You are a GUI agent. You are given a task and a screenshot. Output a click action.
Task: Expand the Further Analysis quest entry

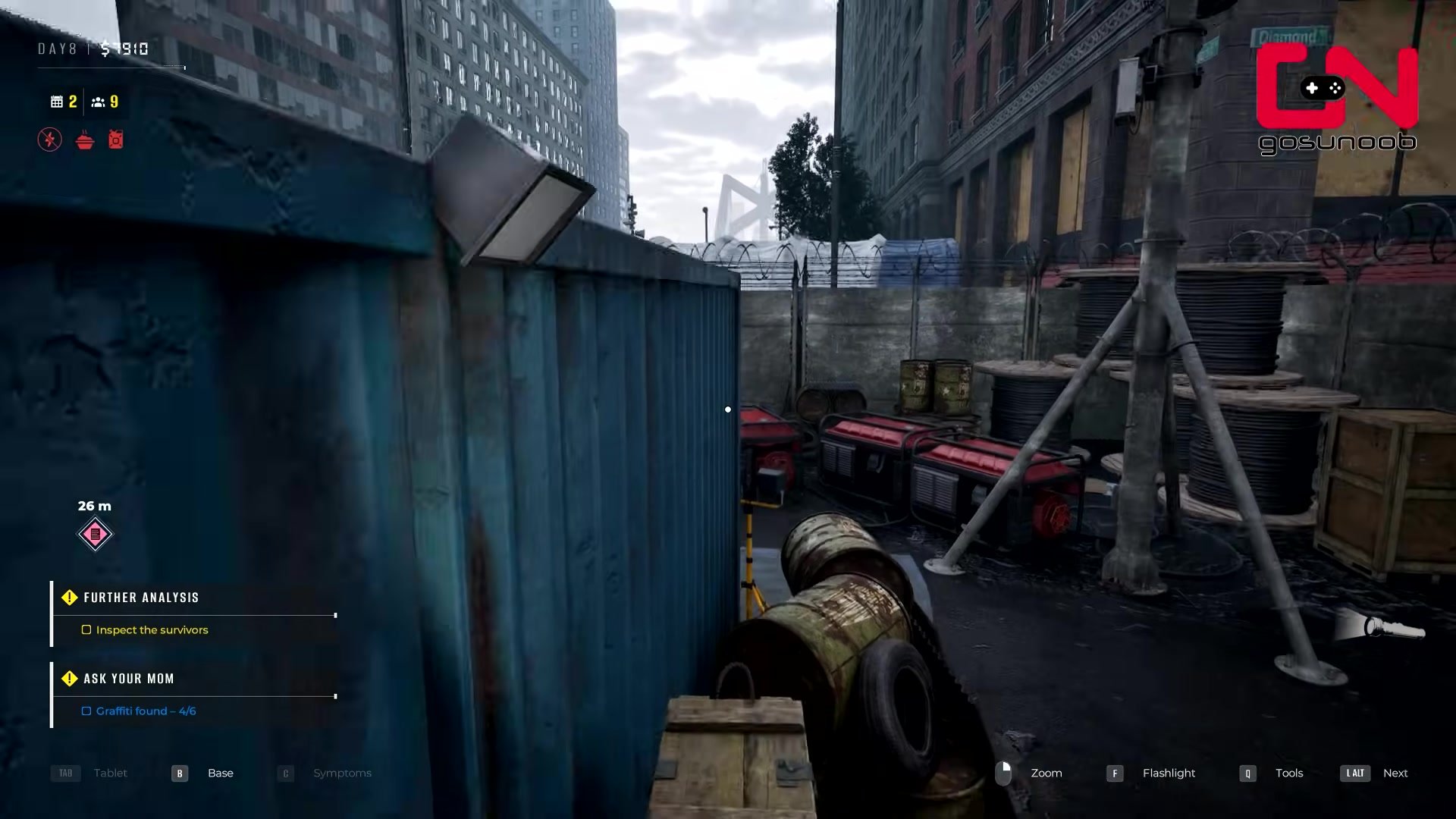[x=142, y=598]
